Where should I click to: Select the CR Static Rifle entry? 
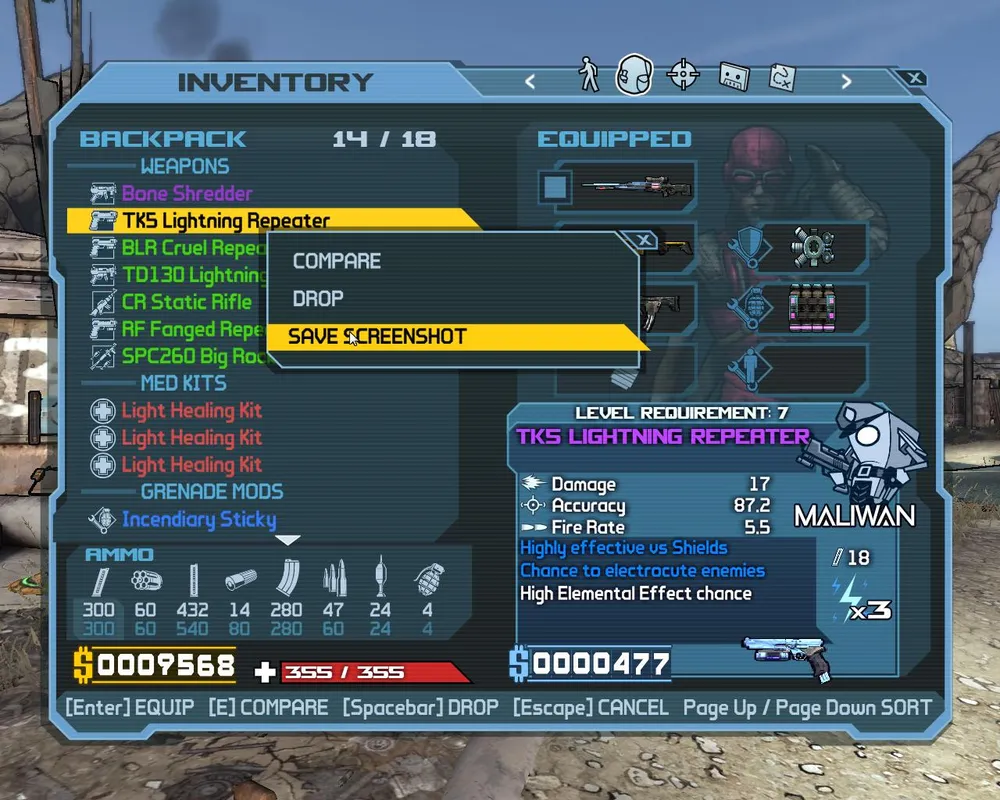point(187,302)
